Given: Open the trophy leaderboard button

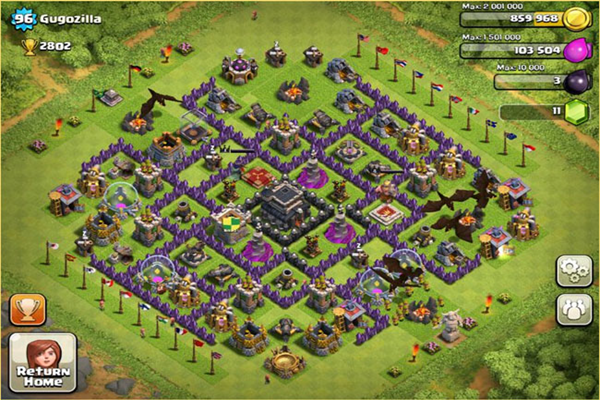Looking at the screenshot, I should point(27,308).
